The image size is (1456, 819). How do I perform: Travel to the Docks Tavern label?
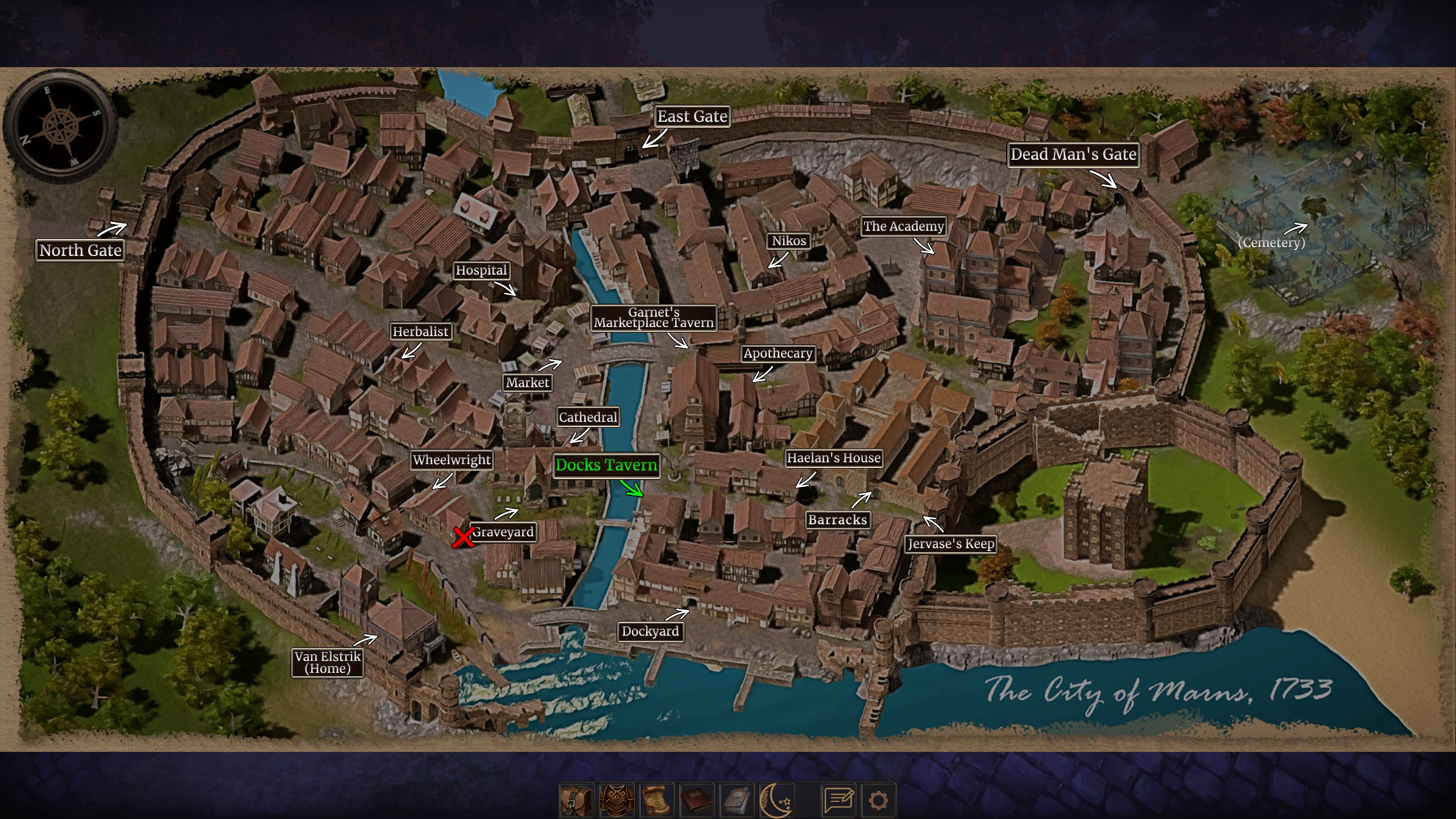[606, 465]
